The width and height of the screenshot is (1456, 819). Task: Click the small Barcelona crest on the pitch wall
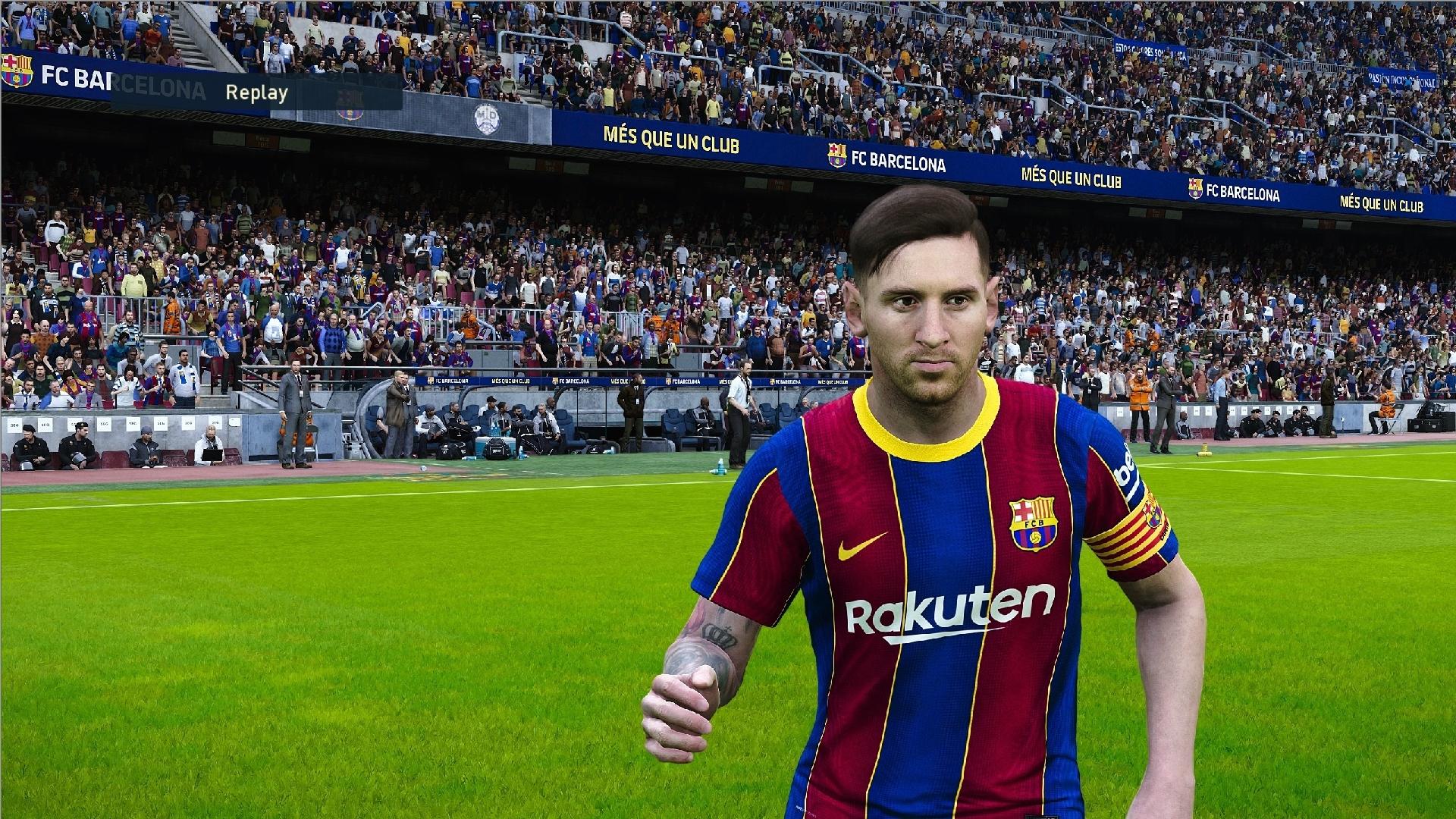(429, 381)
